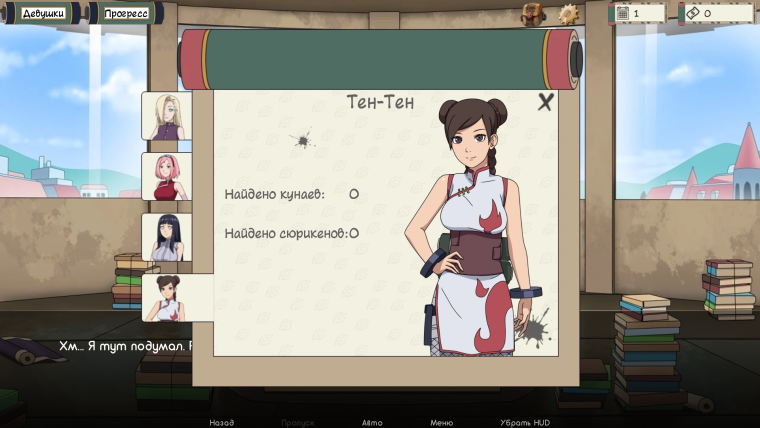Toggle Авто auto-advance mode
Image resolution: width=760 pixels, height=428 pixels.
point(372,422)
